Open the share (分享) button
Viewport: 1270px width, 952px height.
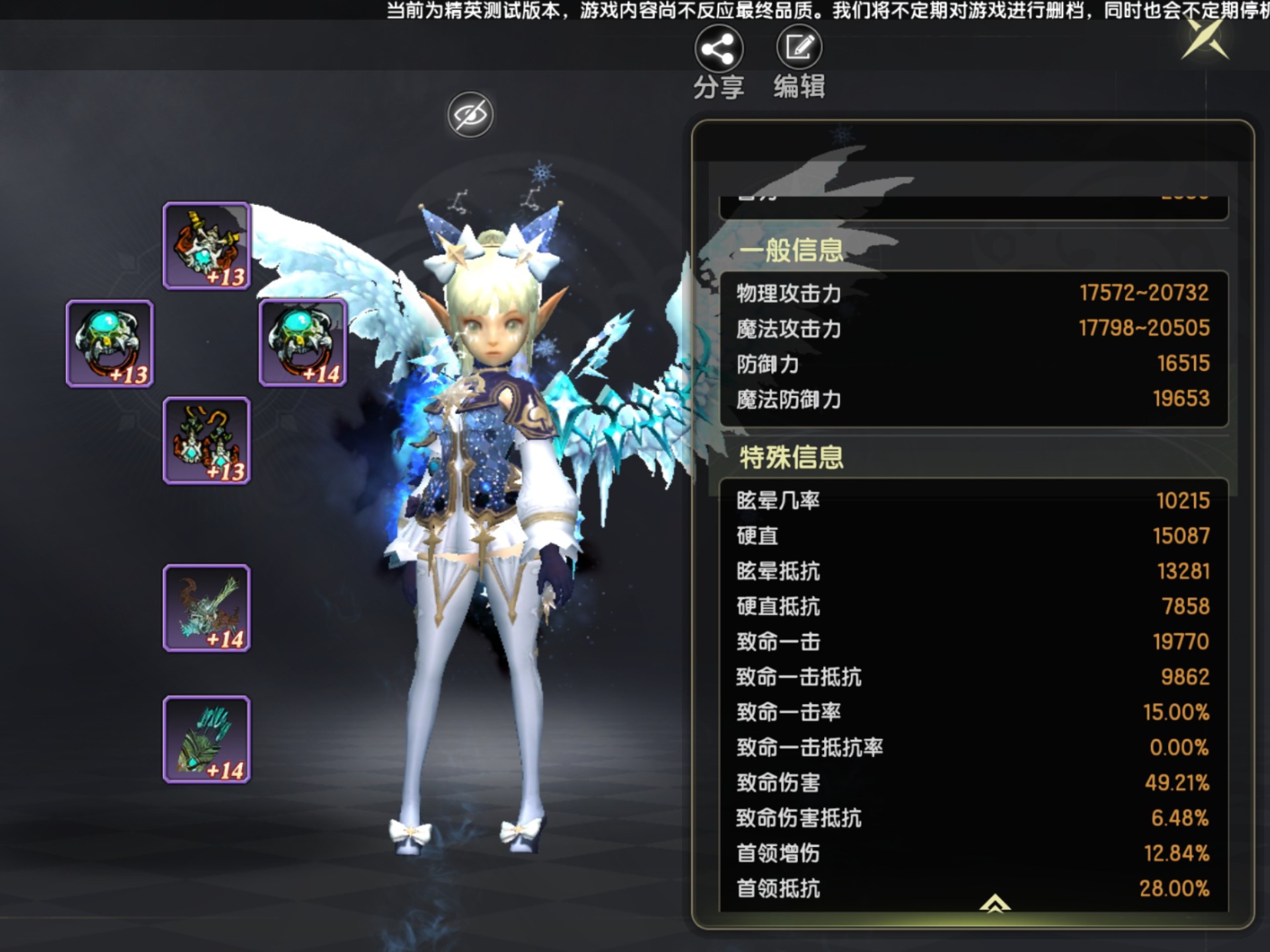click(718, 50)
